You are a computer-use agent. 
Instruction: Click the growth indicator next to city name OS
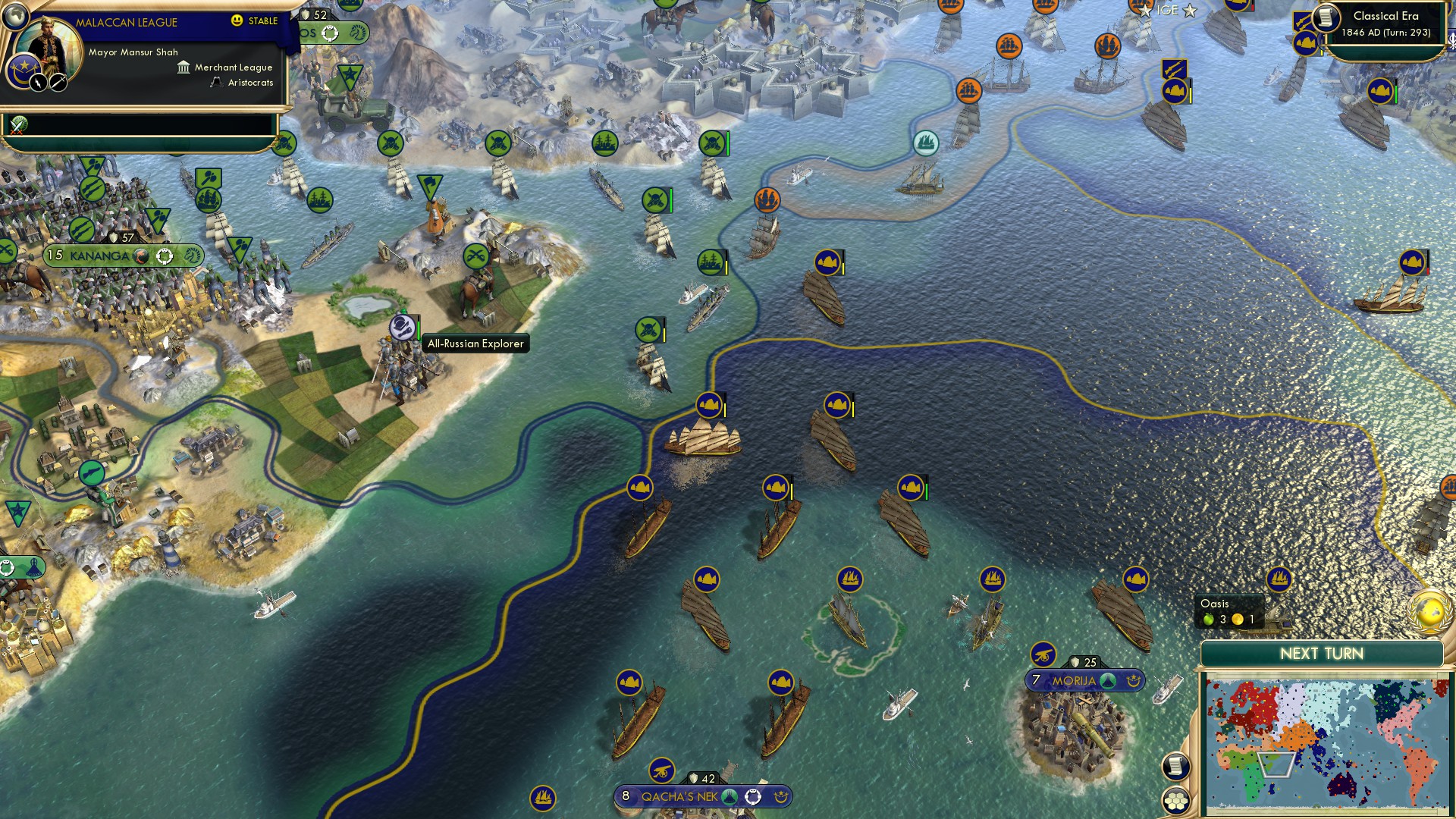pyautogui.click(x=331, y=33)
